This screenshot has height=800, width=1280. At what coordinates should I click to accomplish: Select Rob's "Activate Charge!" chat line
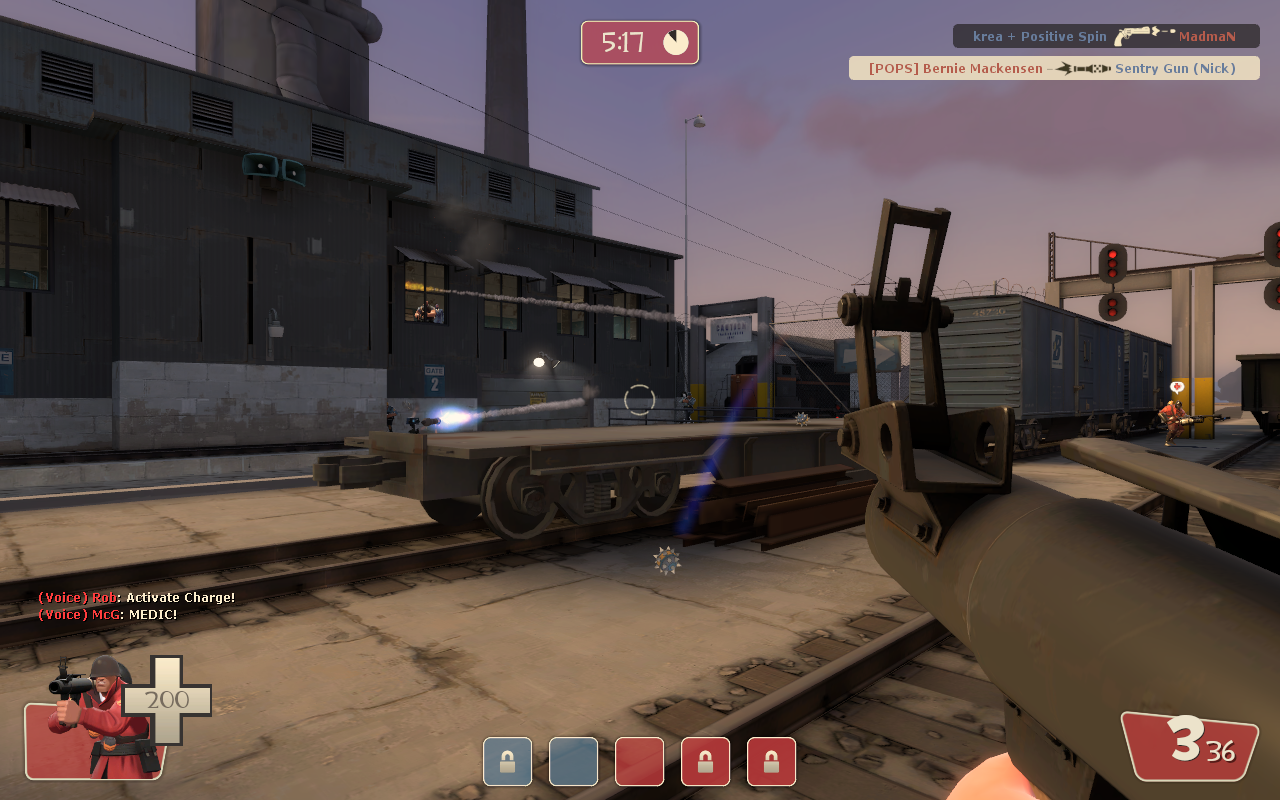coord(137,598)
